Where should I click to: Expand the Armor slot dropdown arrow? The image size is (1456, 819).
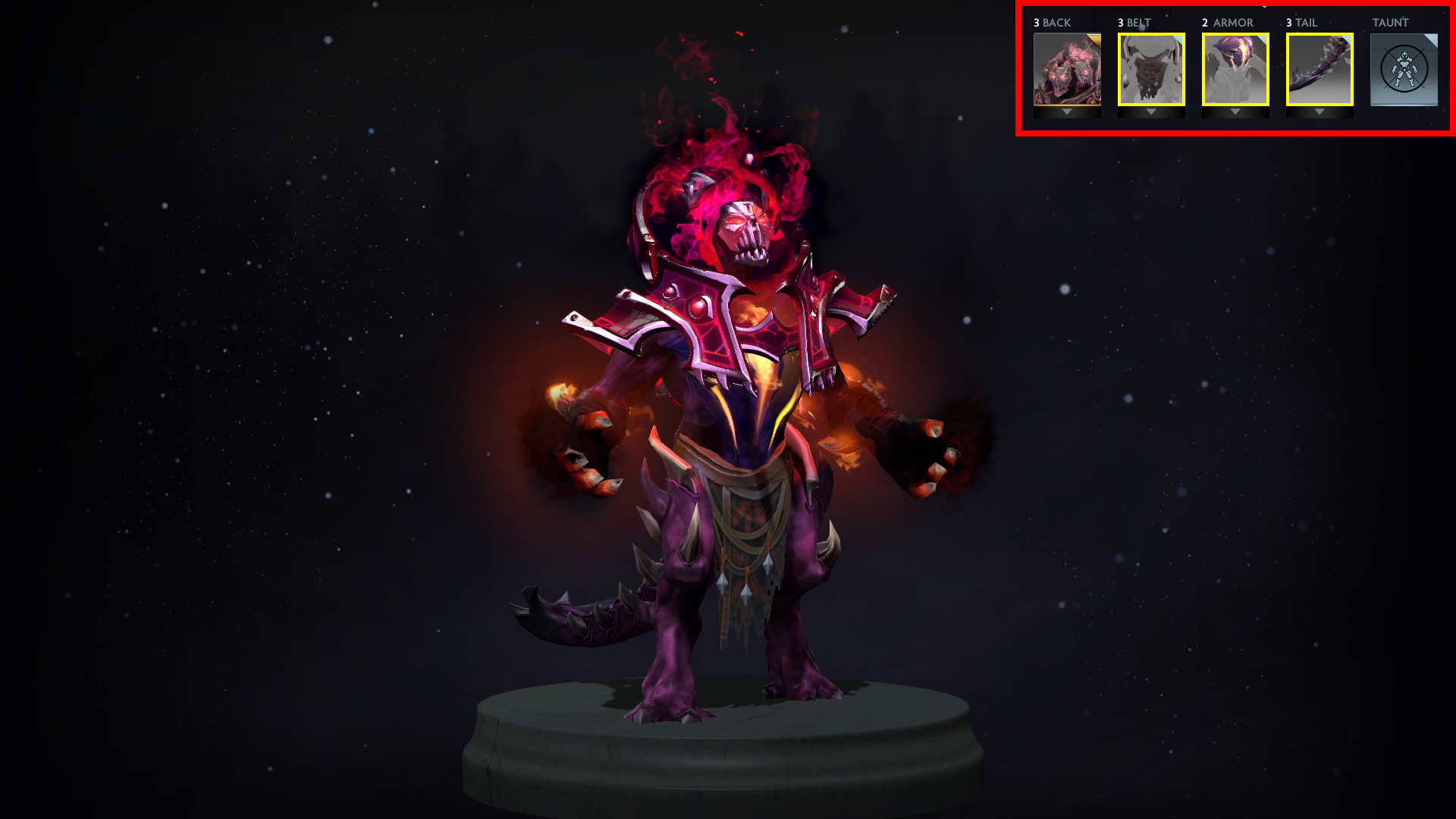pyautogui.click(x=1235, y=112)
